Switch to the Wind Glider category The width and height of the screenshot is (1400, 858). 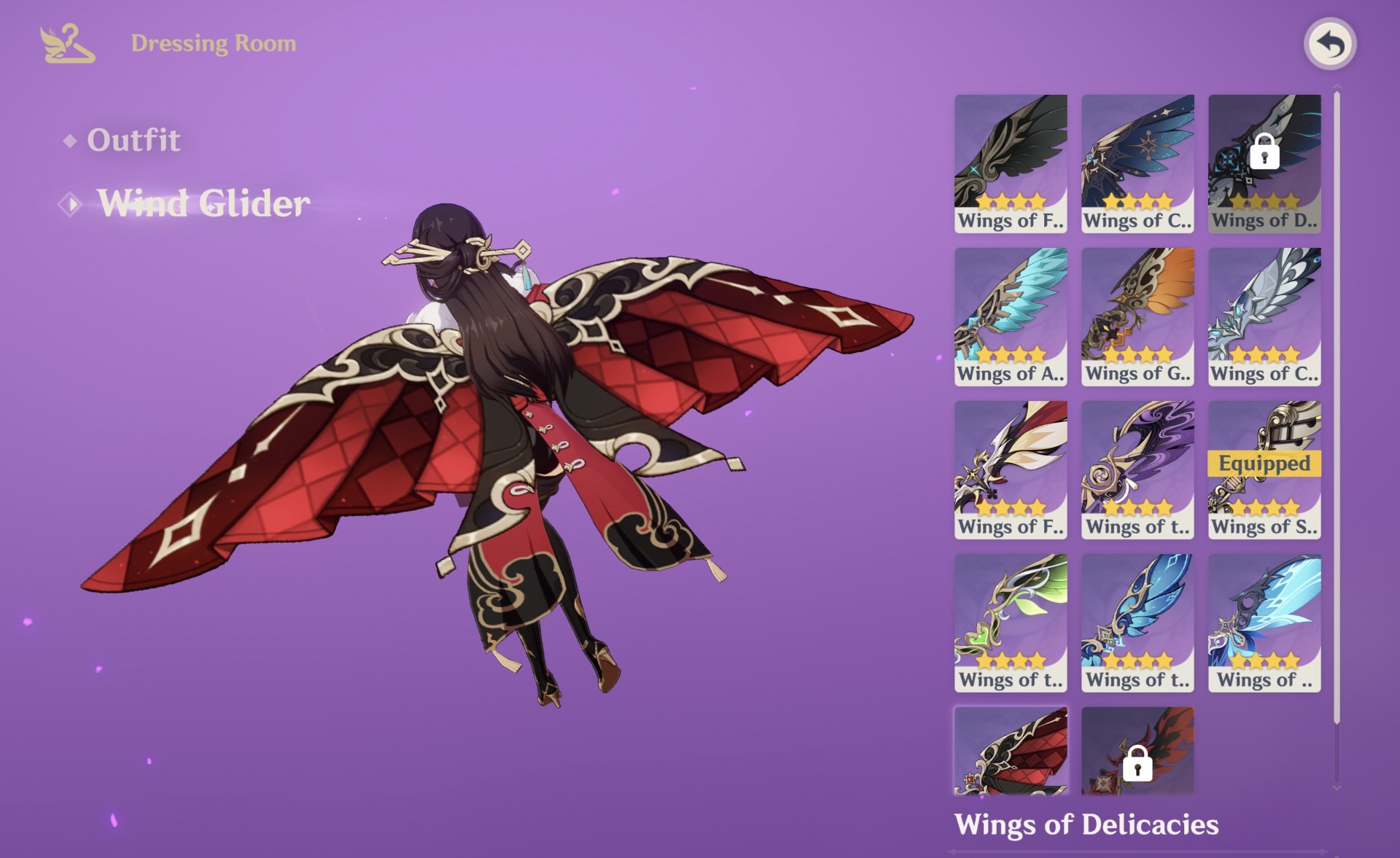point(204,203)
